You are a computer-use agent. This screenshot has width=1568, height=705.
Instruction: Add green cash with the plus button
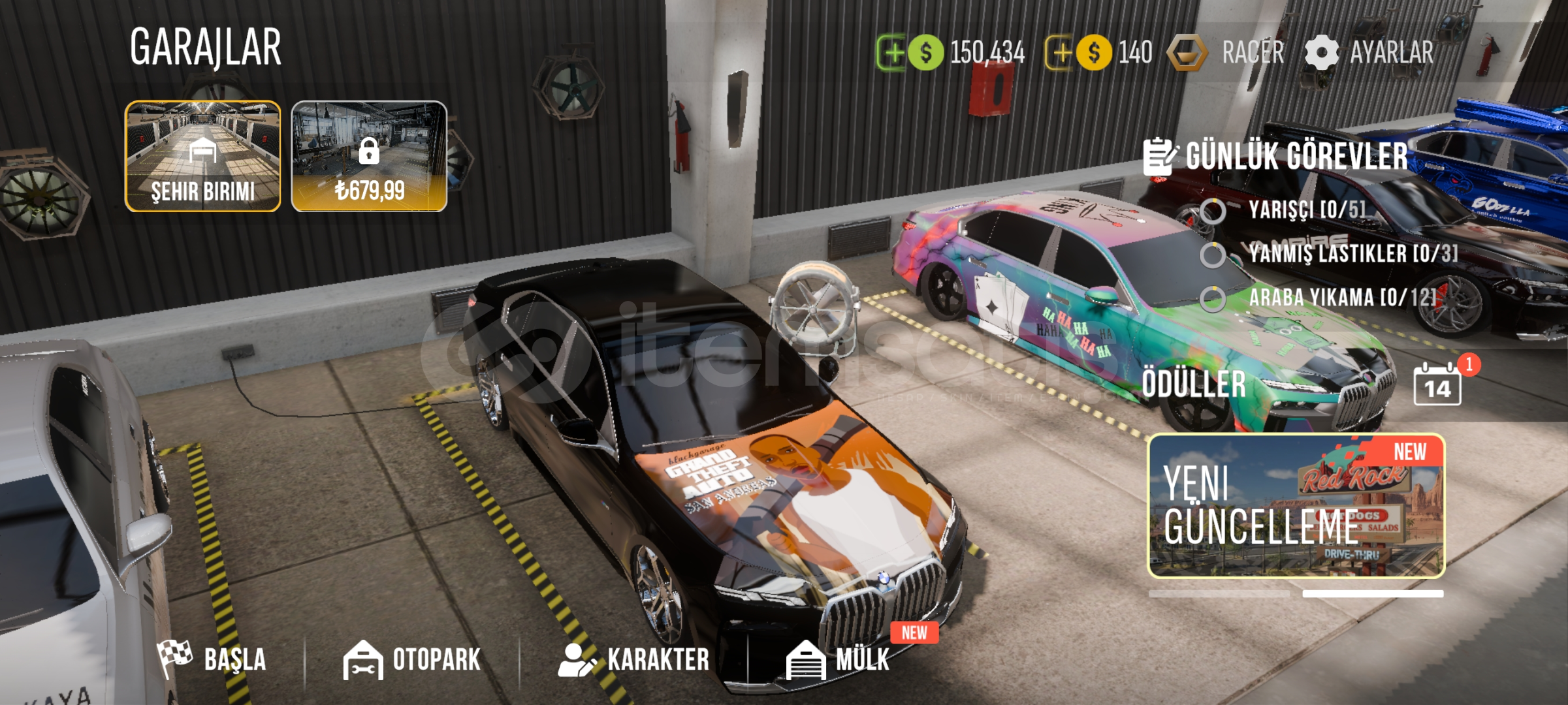pos(891,53)
